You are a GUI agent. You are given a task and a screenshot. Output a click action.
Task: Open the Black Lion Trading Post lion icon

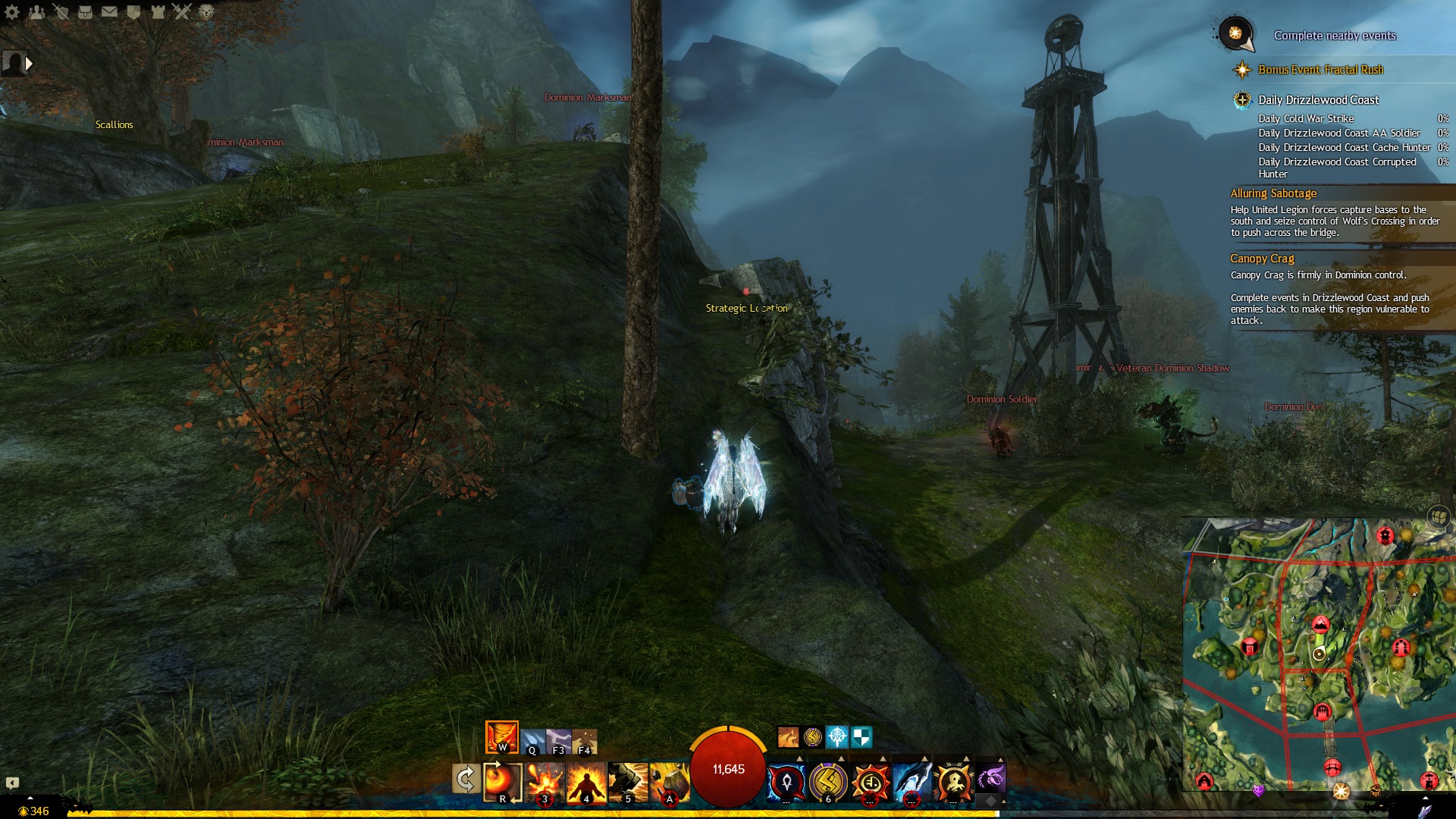click(206, 11)
